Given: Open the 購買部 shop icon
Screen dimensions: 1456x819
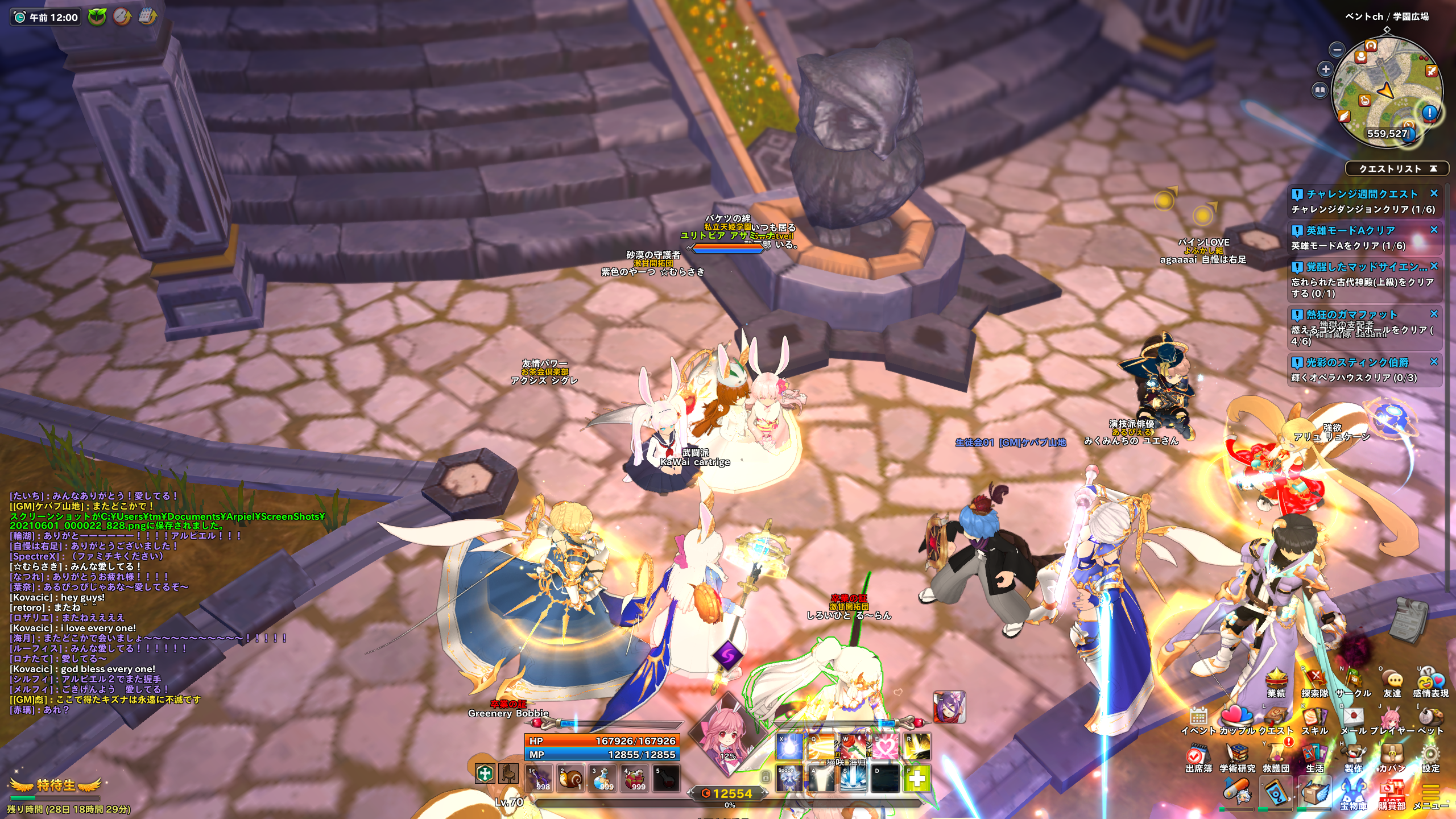Looking at the screenshot, I should (1392, 793).
